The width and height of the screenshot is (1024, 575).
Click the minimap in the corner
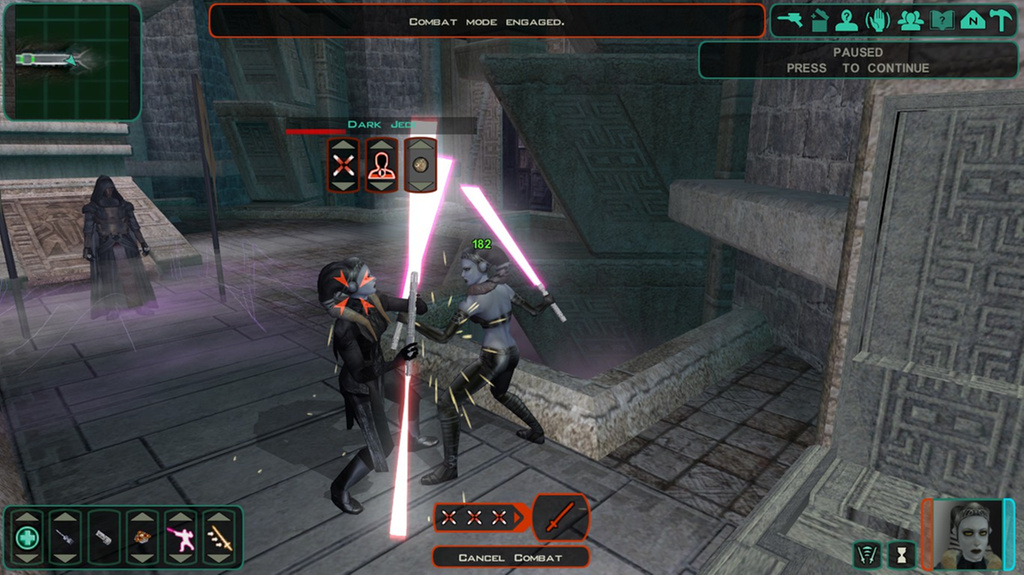(x=71, y=61)
